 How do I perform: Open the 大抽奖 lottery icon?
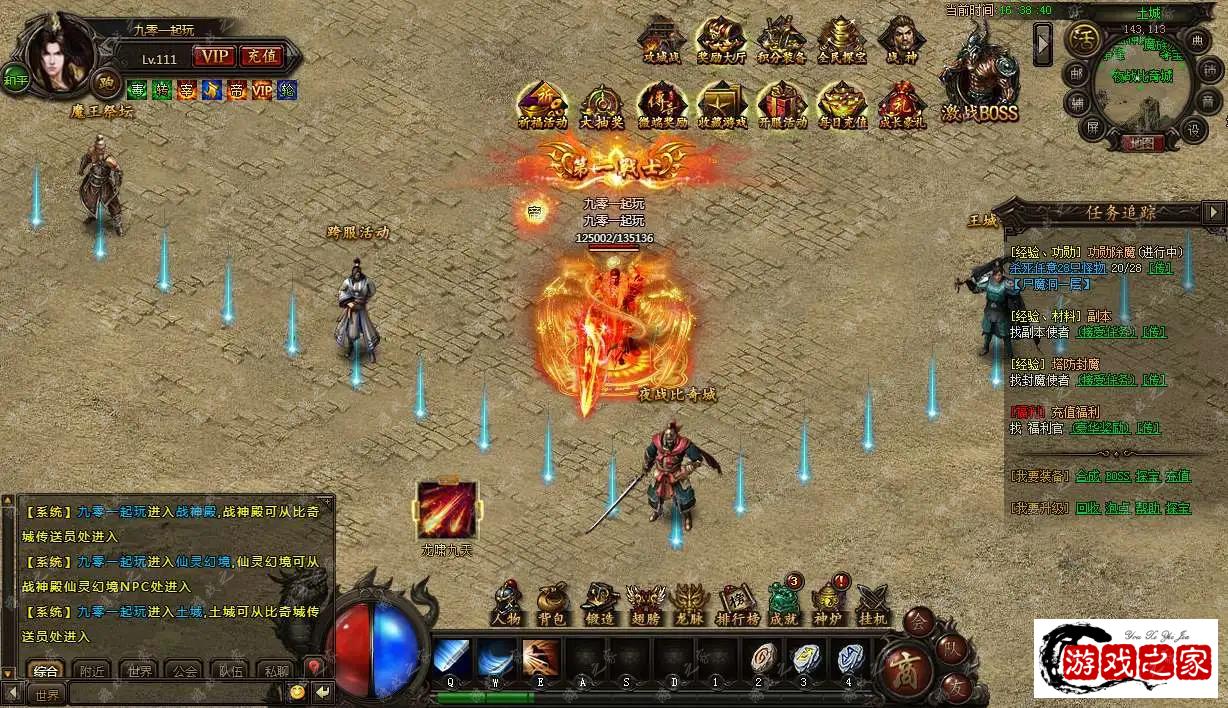click(603, 104)
